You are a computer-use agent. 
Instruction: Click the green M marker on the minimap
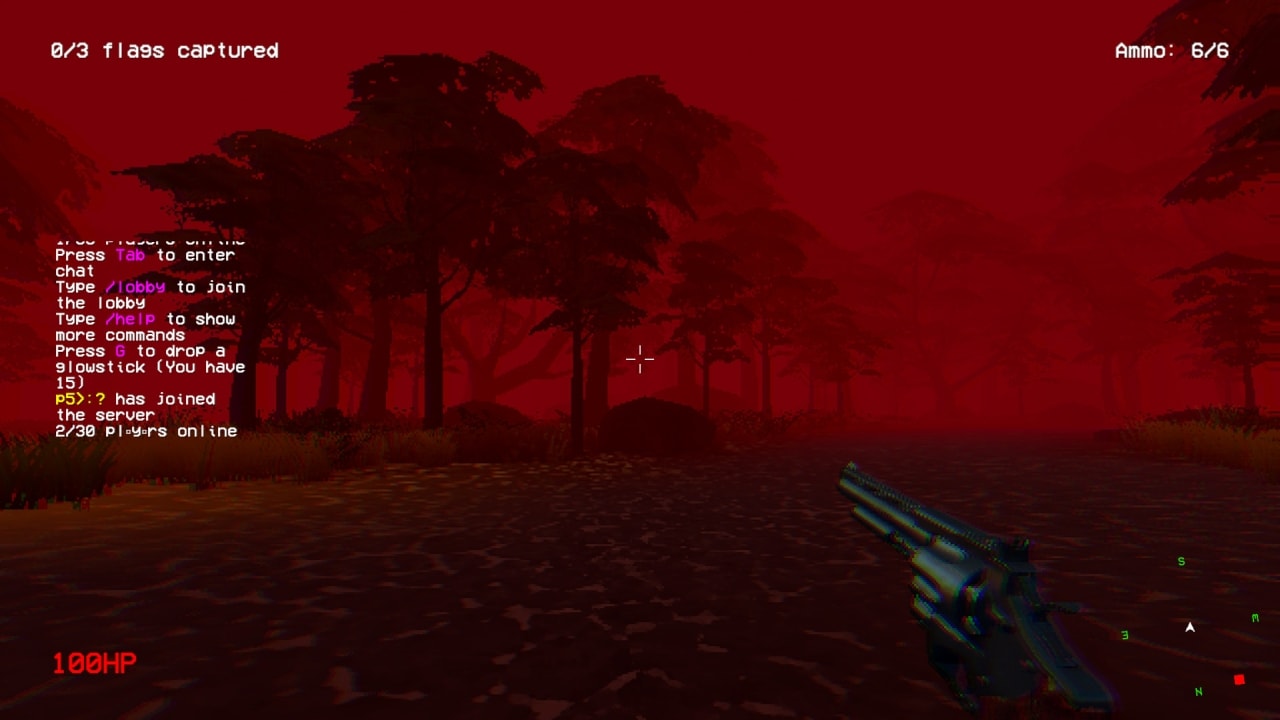coord(1255,617)
